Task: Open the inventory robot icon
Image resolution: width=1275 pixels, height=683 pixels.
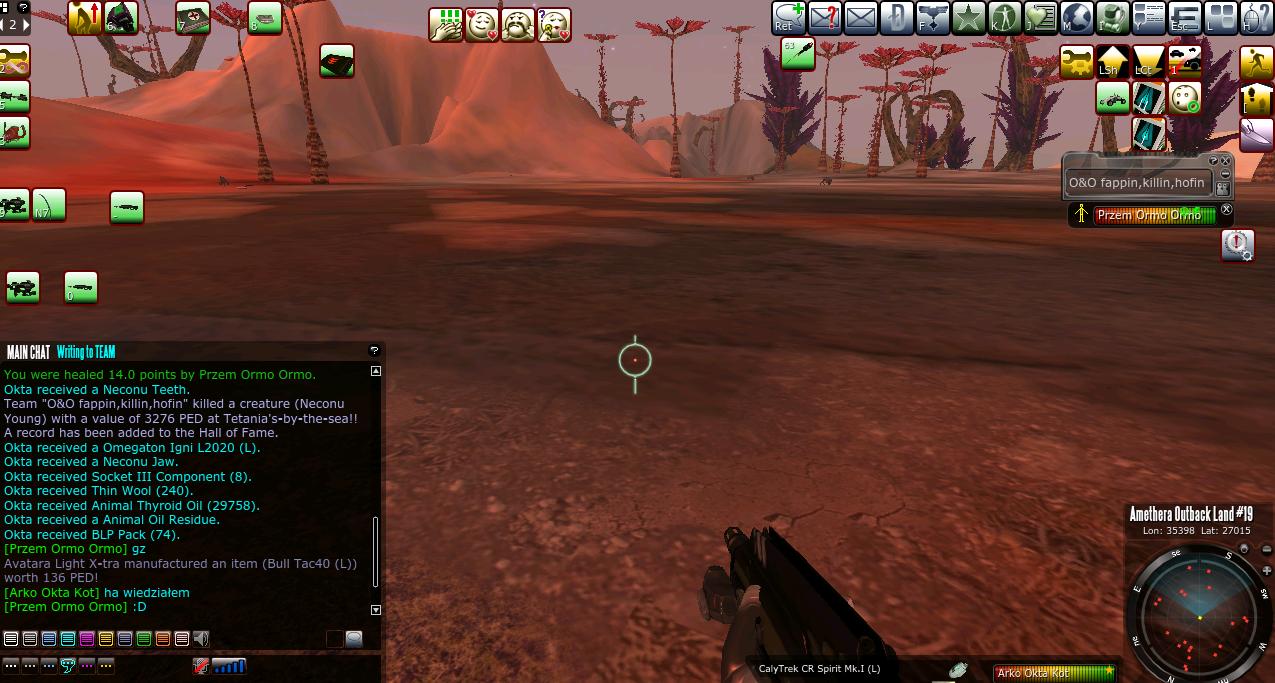Action: [1113, 17]
